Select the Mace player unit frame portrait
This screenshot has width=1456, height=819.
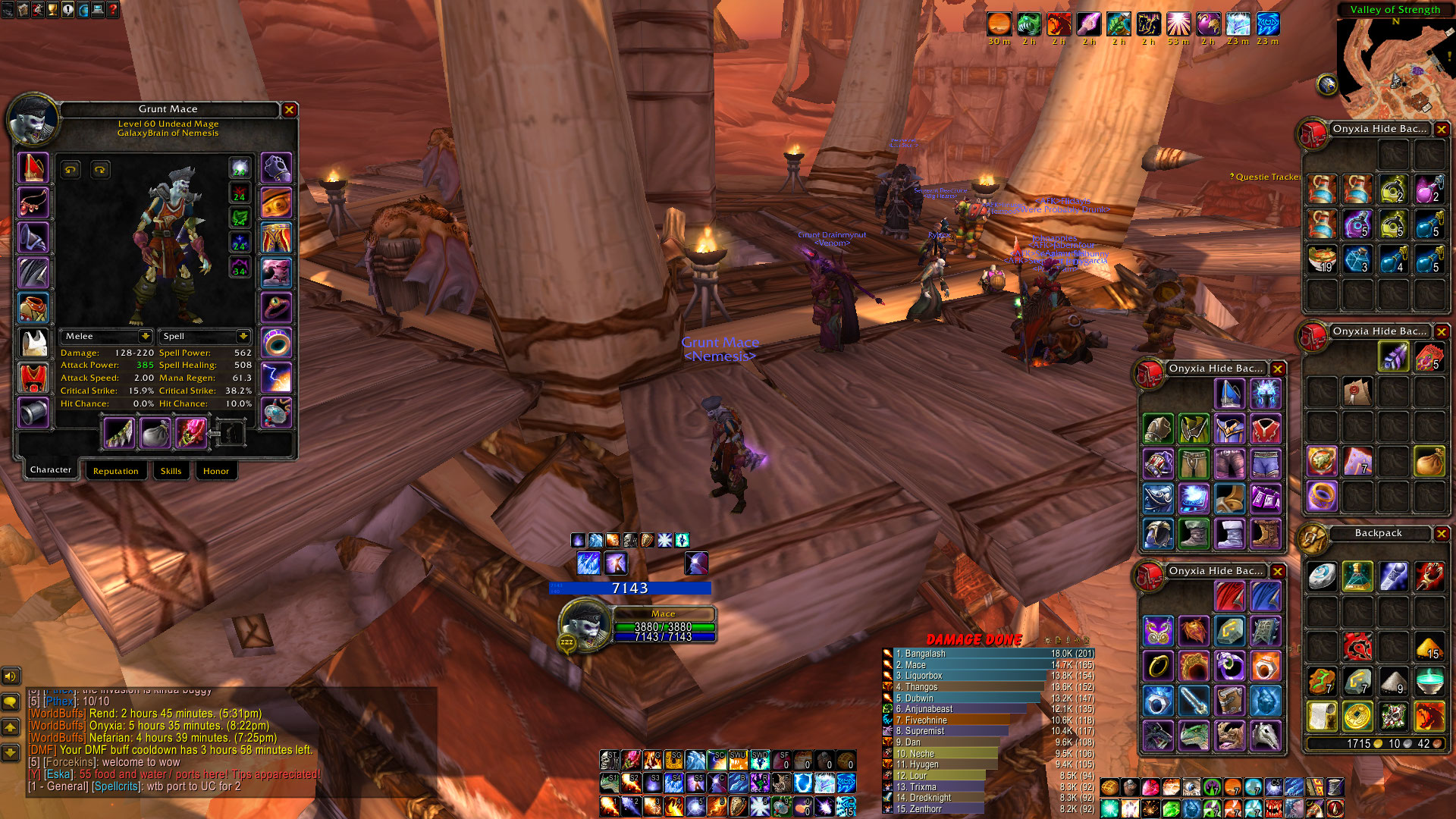pos(584,623)
